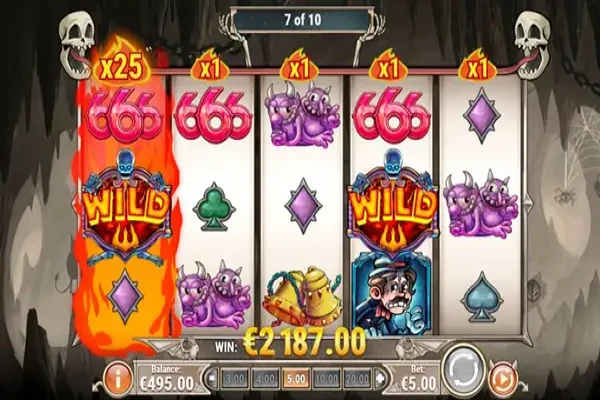The height and width of the screenshot is (400, 600).
Task: Open the info paytable button
Action: (x=117, y=378)
